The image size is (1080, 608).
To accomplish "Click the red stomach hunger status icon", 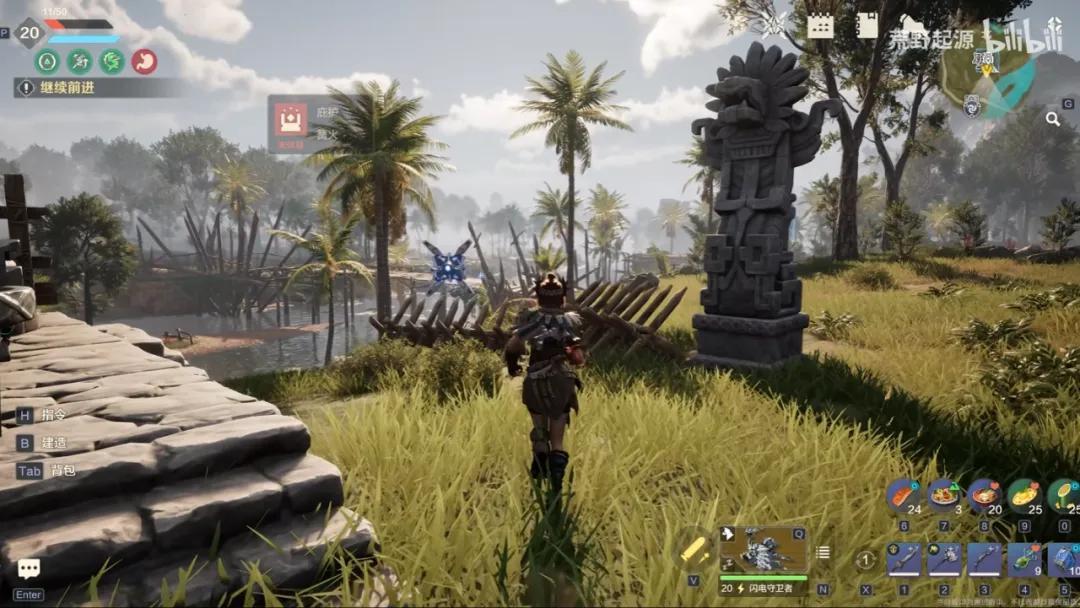I will tap(144, 61).
